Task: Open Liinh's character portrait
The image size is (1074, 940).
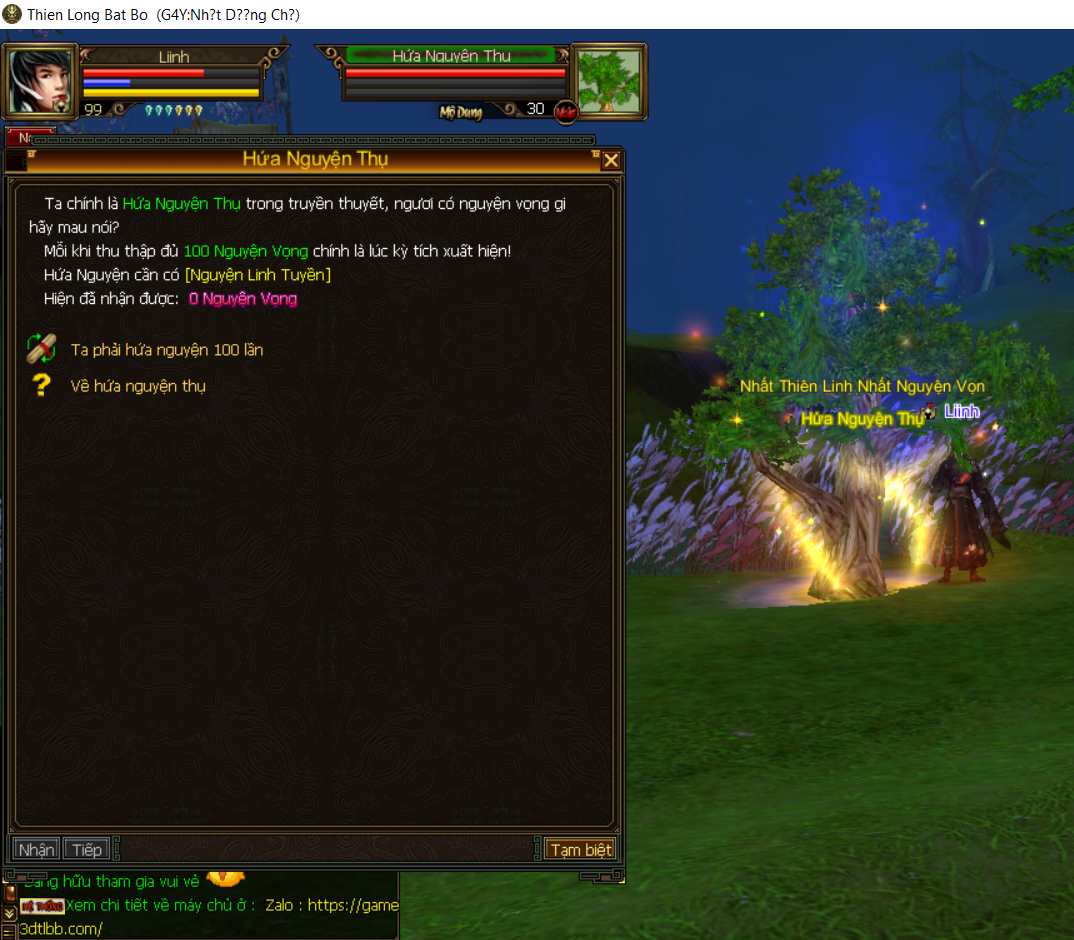Action: (x=40, y=80)
